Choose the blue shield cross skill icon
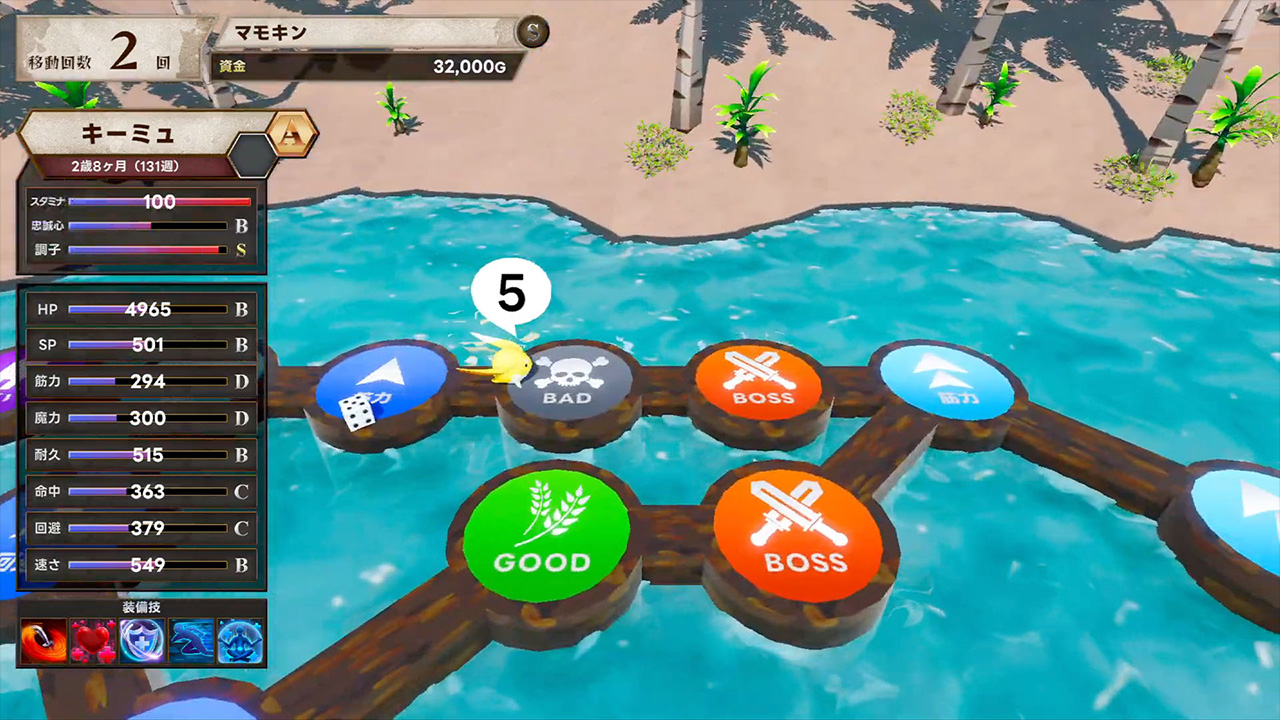 point(142,641)
